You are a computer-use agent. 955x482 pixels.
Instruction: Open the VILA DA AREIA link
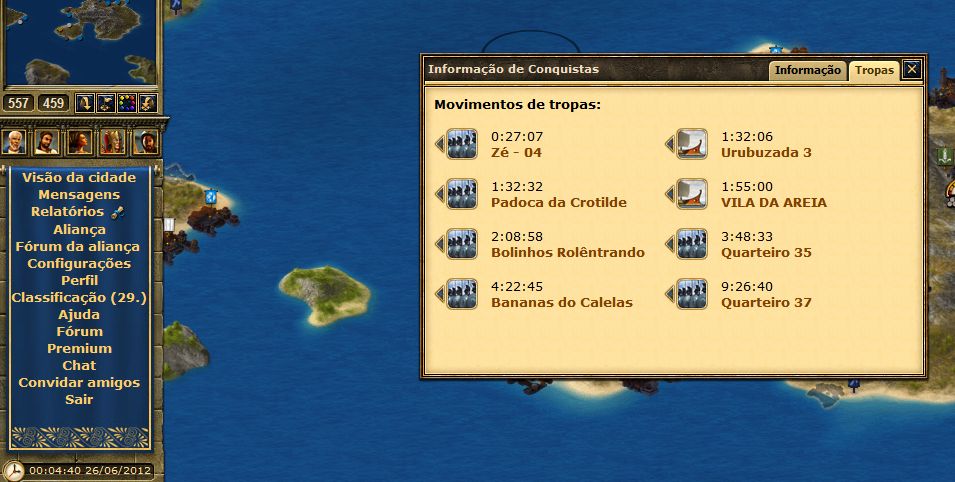coord(773,202)
